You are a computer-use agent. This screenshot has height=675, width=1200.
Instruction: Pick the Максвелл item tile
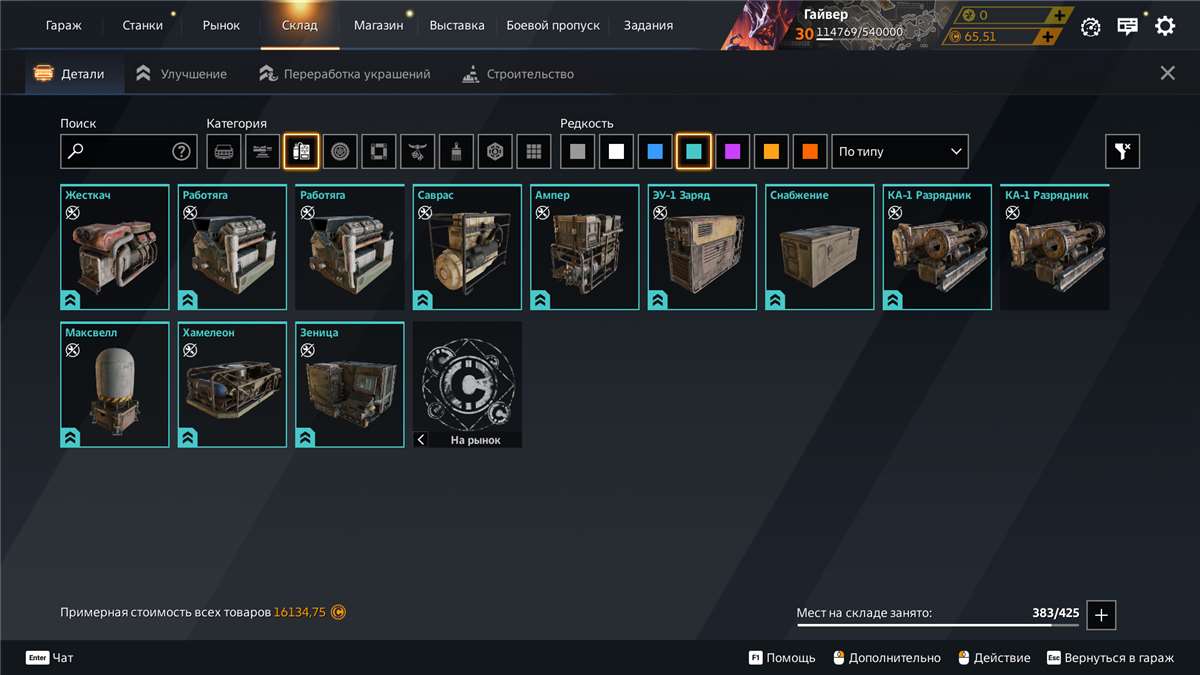pos(115,385)
